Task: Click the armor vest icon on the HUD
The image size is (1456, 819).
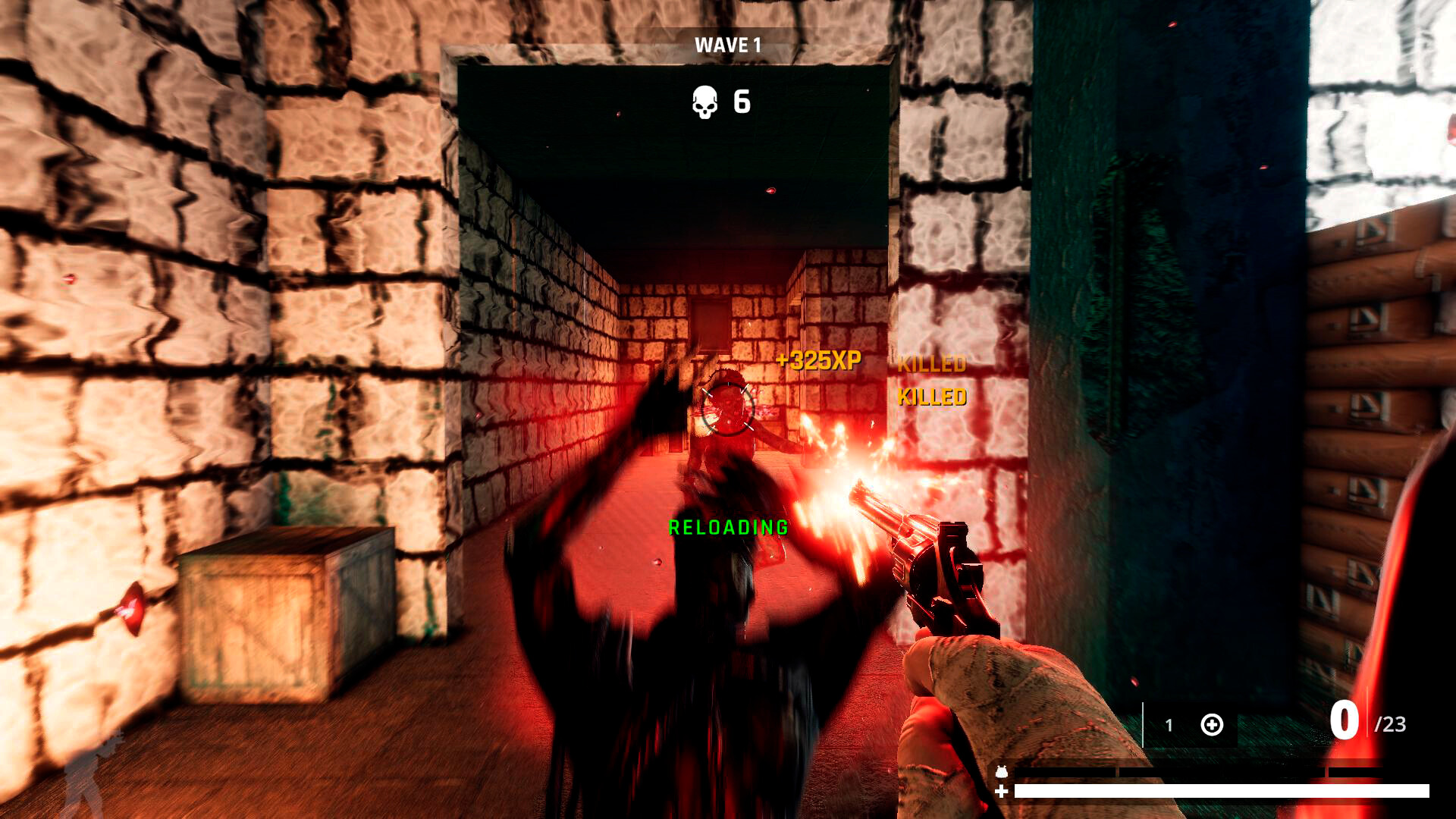Action: (x=1001, y=772)
